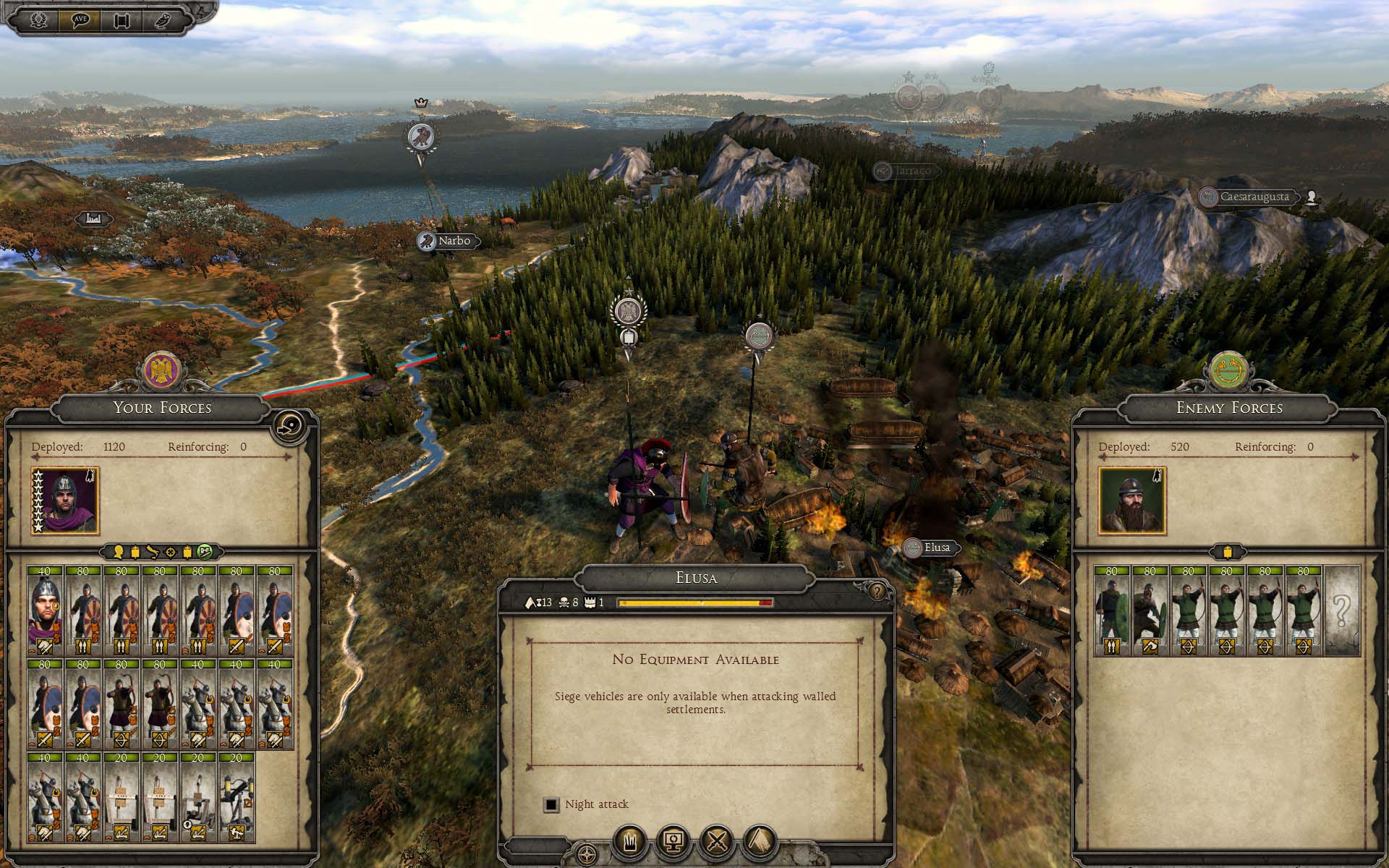Select the last artillery unit card in your army

tap(237, 799)
